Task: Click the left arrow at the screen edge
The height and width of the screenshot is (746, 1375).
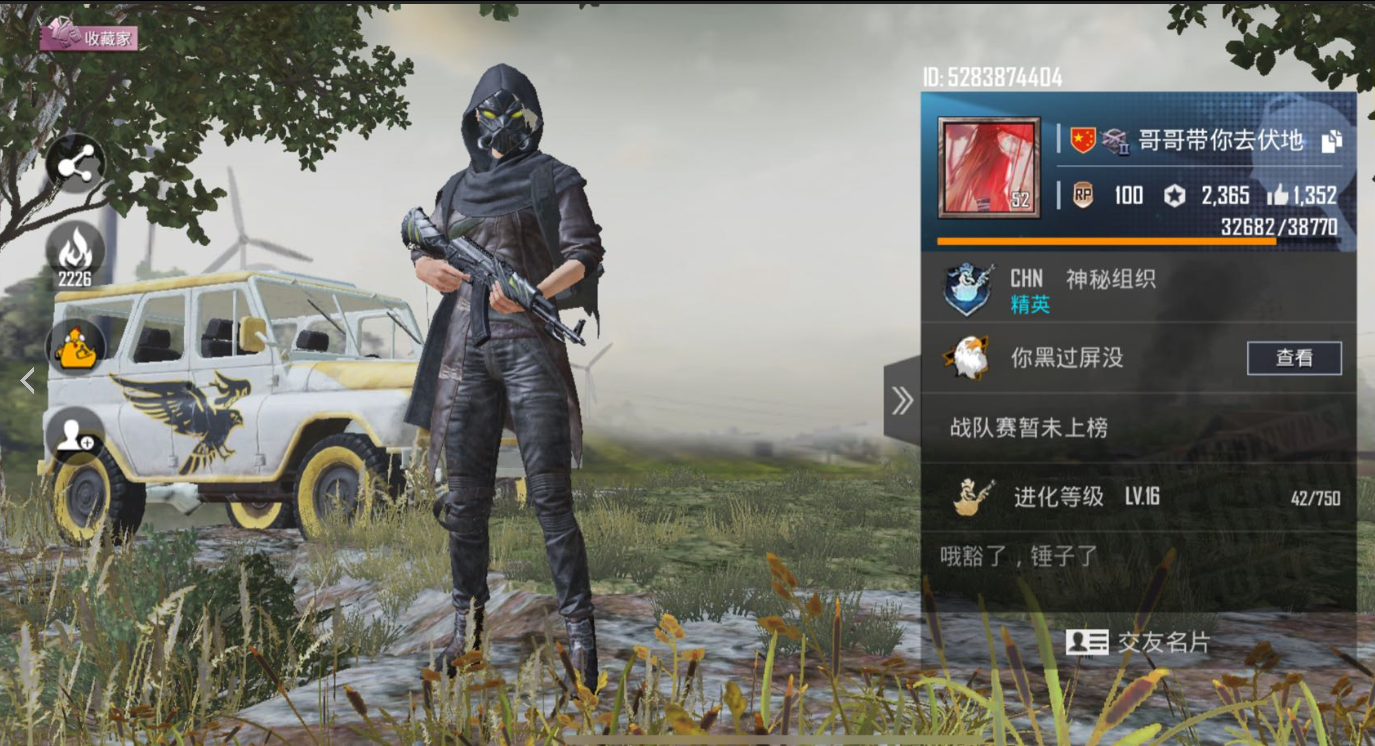Action: [27, 380]
